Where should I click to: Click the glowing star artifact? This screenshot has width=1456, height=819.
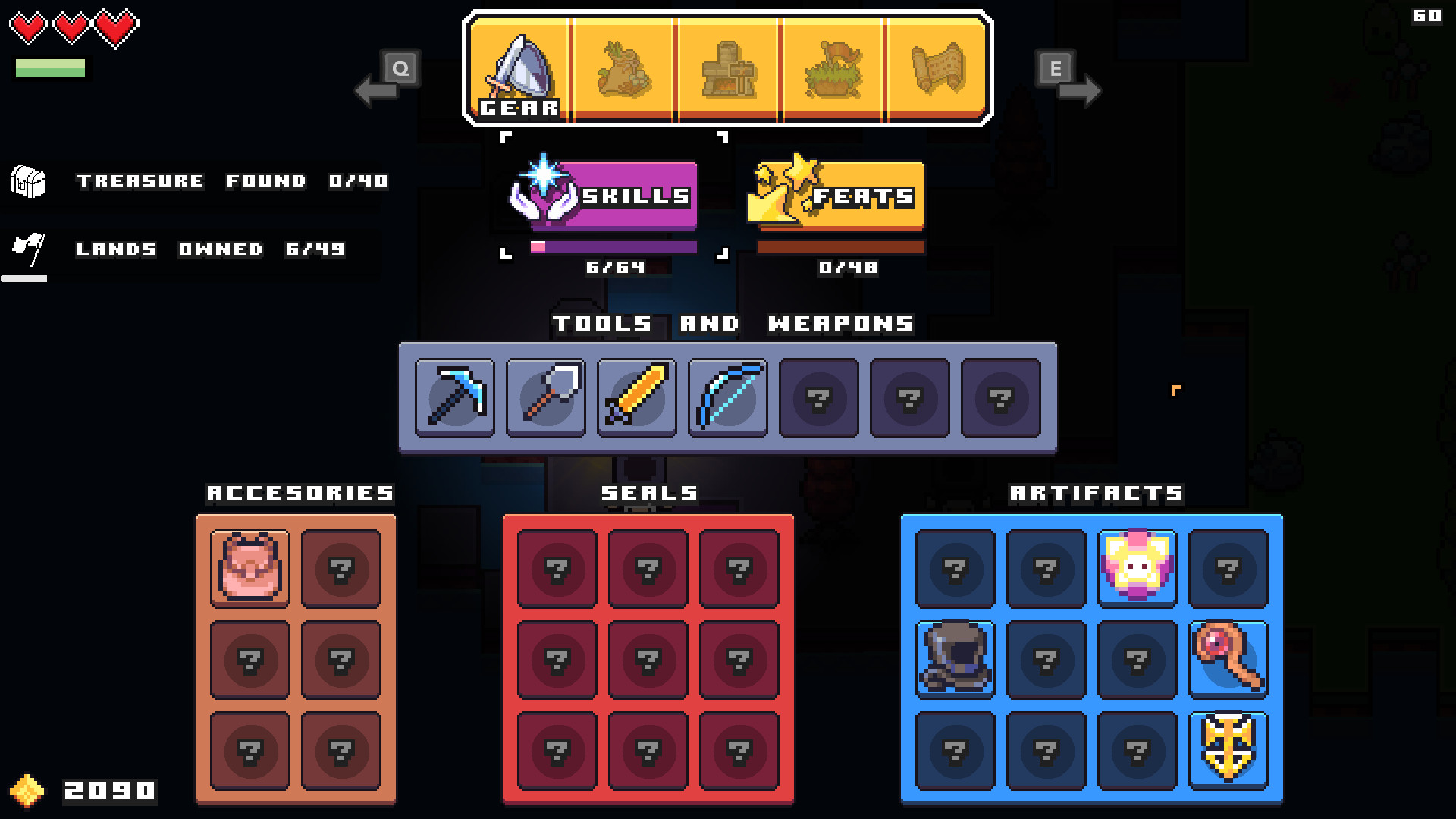[1137, 567]
